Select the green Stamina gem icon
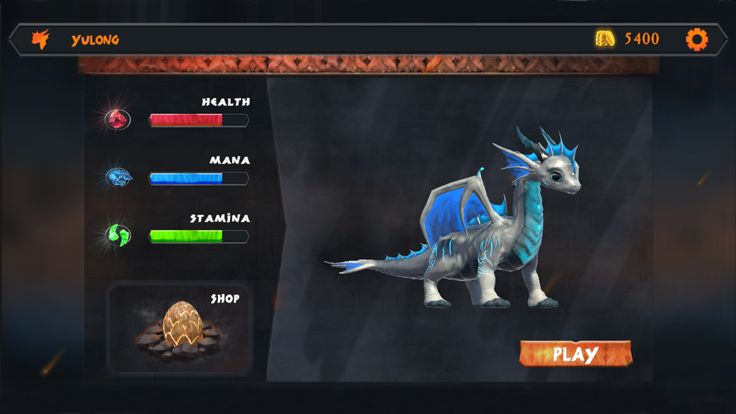 coord(118,236)
